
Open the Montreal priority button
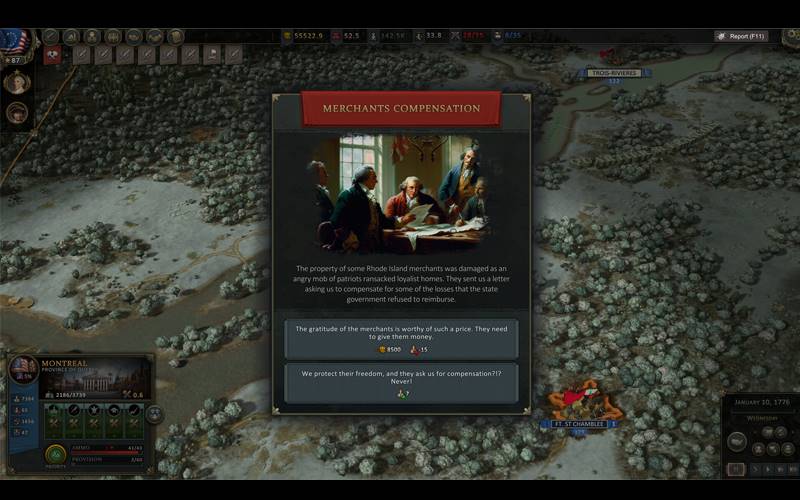pyautogui.click(x=55, y=455)
